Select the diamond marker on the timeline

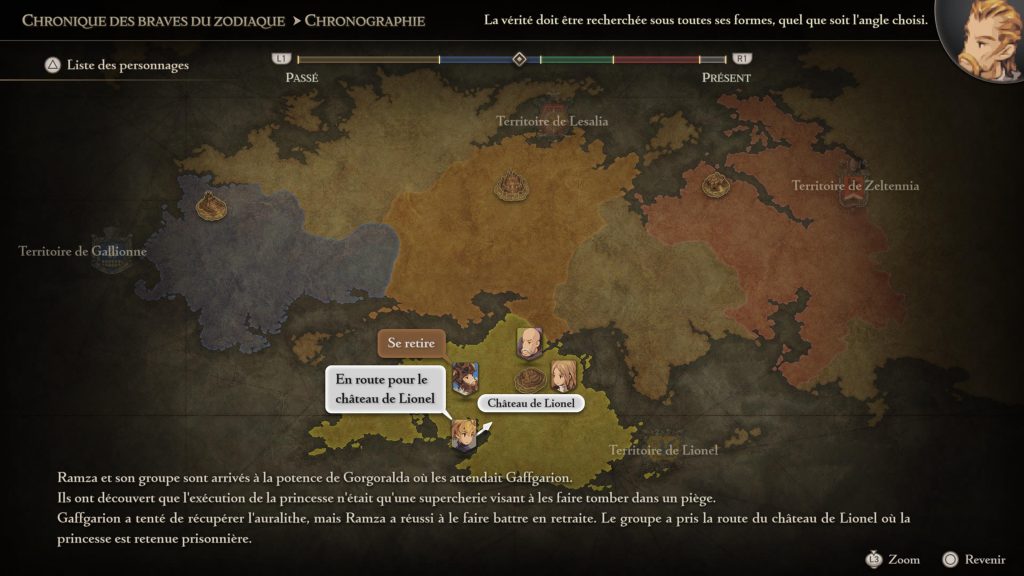pos(519,59)
